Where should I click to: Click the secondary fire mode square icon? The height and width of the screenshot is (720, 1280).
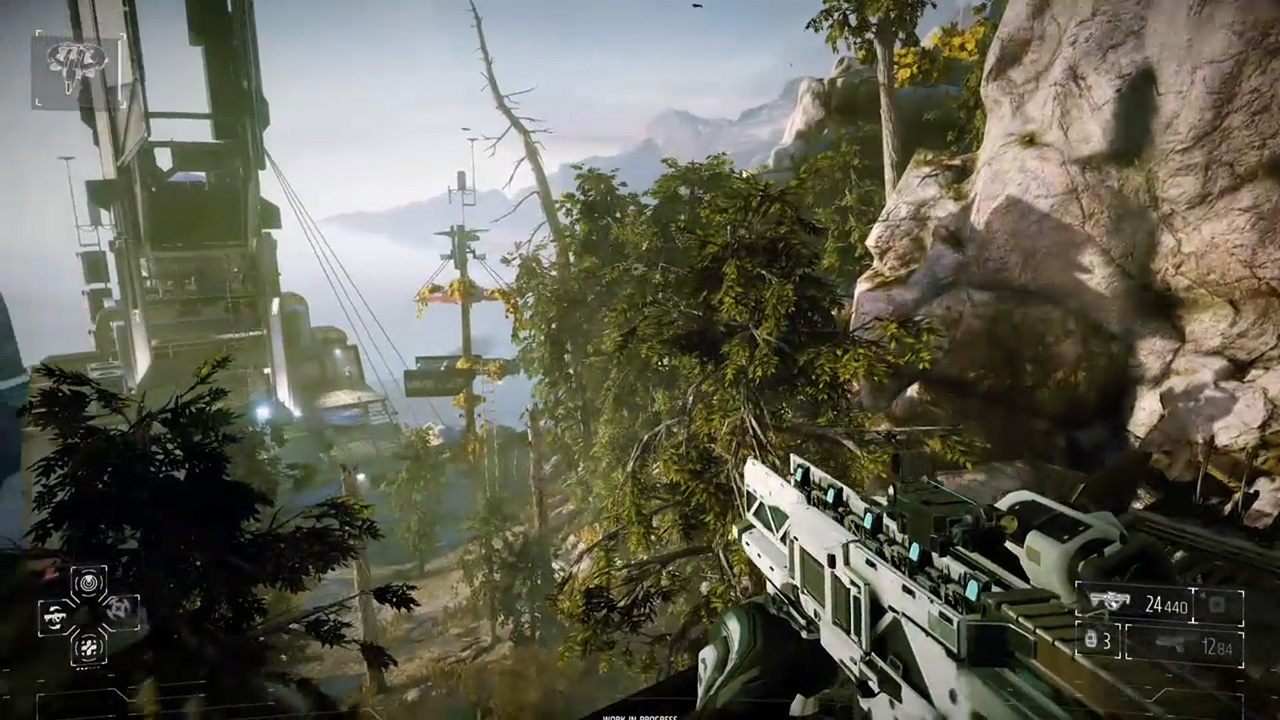[1216, 606]
